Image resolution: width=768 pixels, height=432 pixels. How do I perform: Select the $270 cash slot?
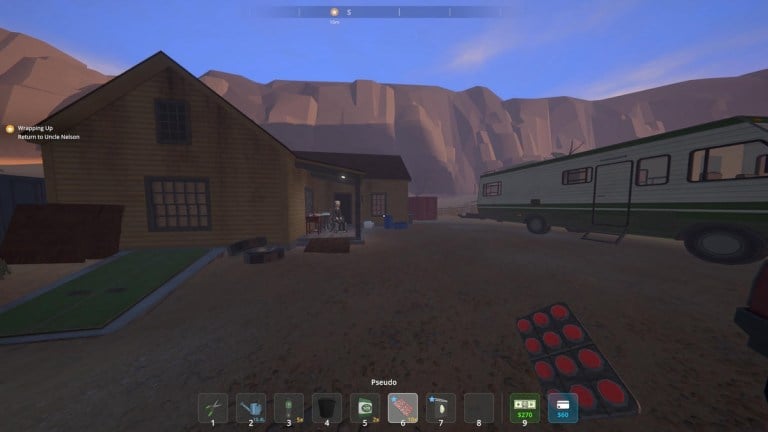[524, 407]
